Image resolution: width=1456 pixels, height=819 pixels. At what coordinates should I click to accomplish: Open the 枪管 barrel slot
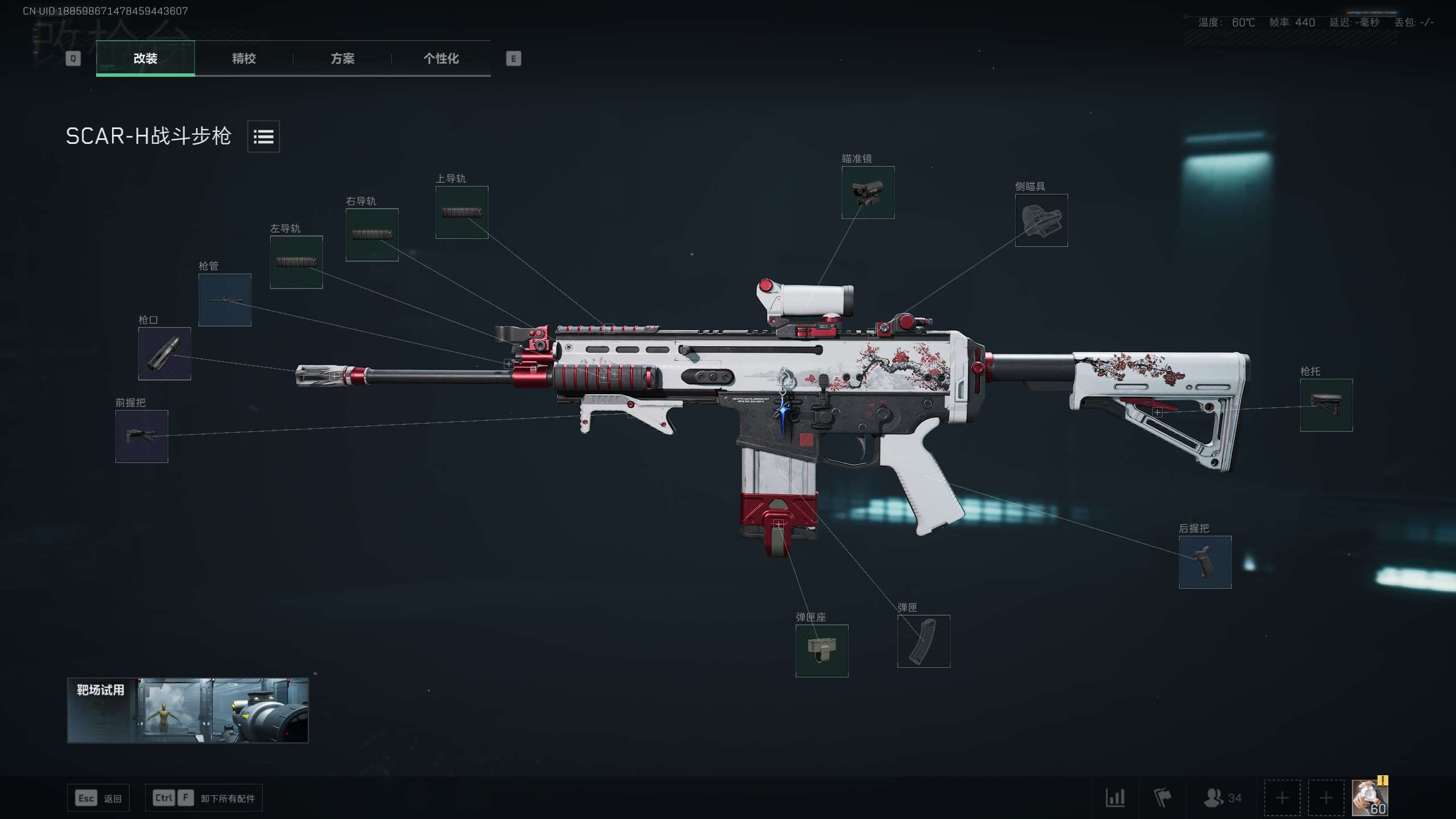click(225, 300)
